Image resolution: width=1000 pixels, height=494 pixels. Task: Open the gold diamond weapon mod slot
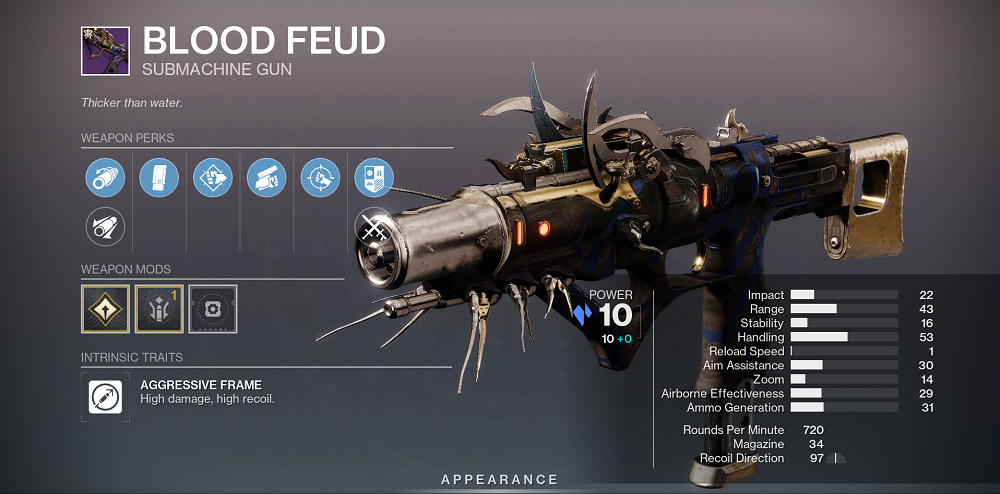(105, 309)
